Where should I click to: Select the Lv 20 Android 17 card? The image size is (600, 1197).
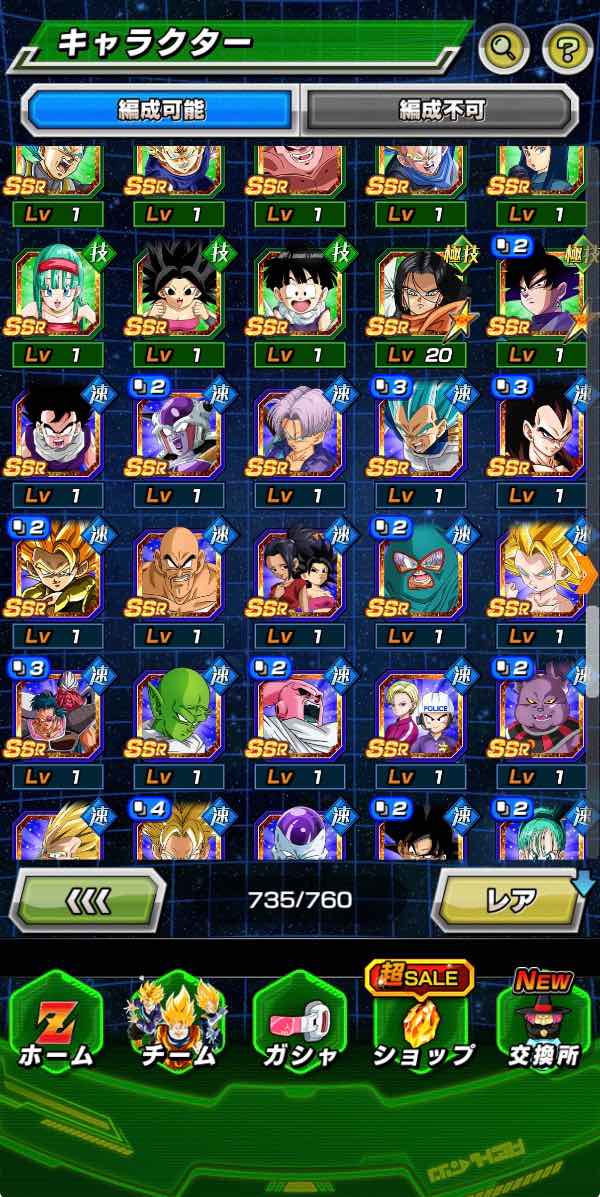click(421, 294)
